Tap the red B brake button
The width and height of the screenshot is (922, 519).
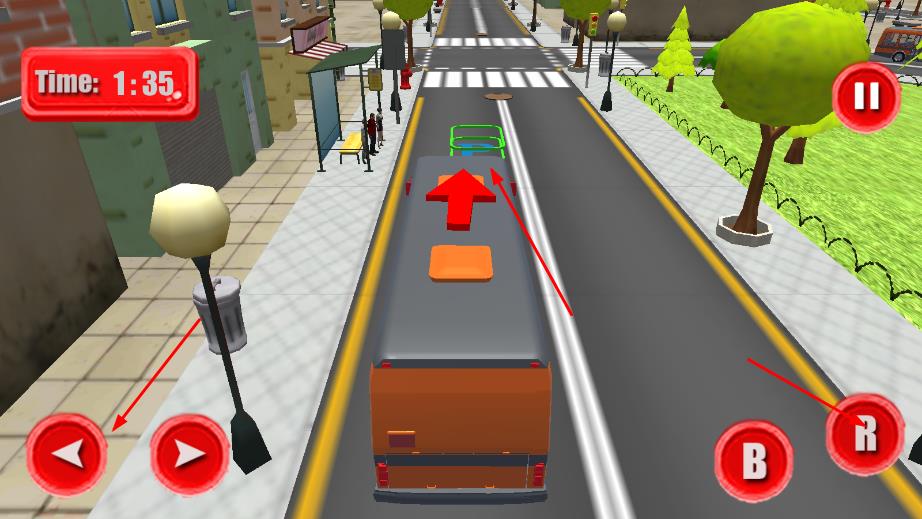point(754,461)
